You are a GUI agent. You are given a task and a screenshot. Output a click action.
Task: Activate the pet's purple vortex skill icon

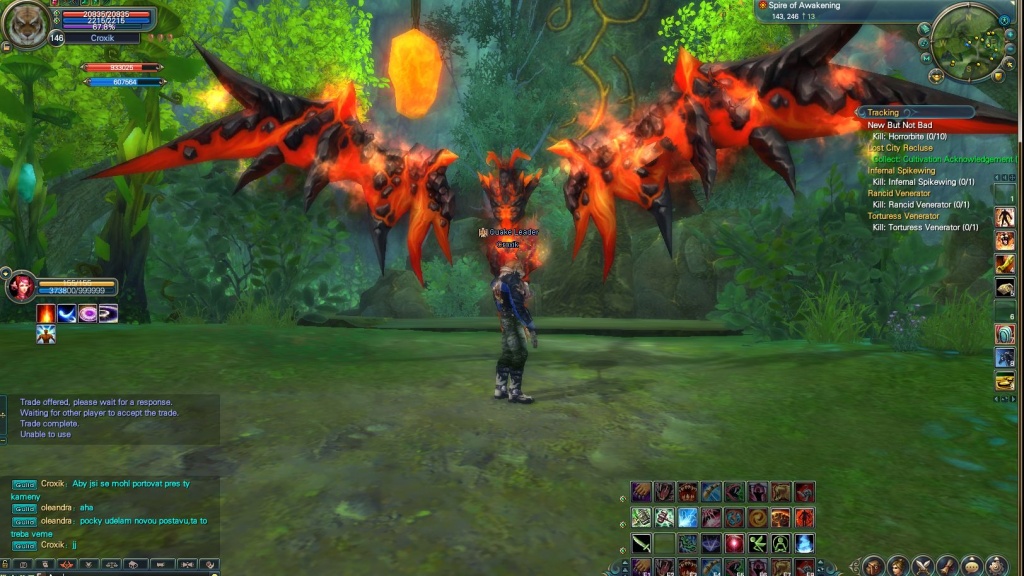click(88, 314)
